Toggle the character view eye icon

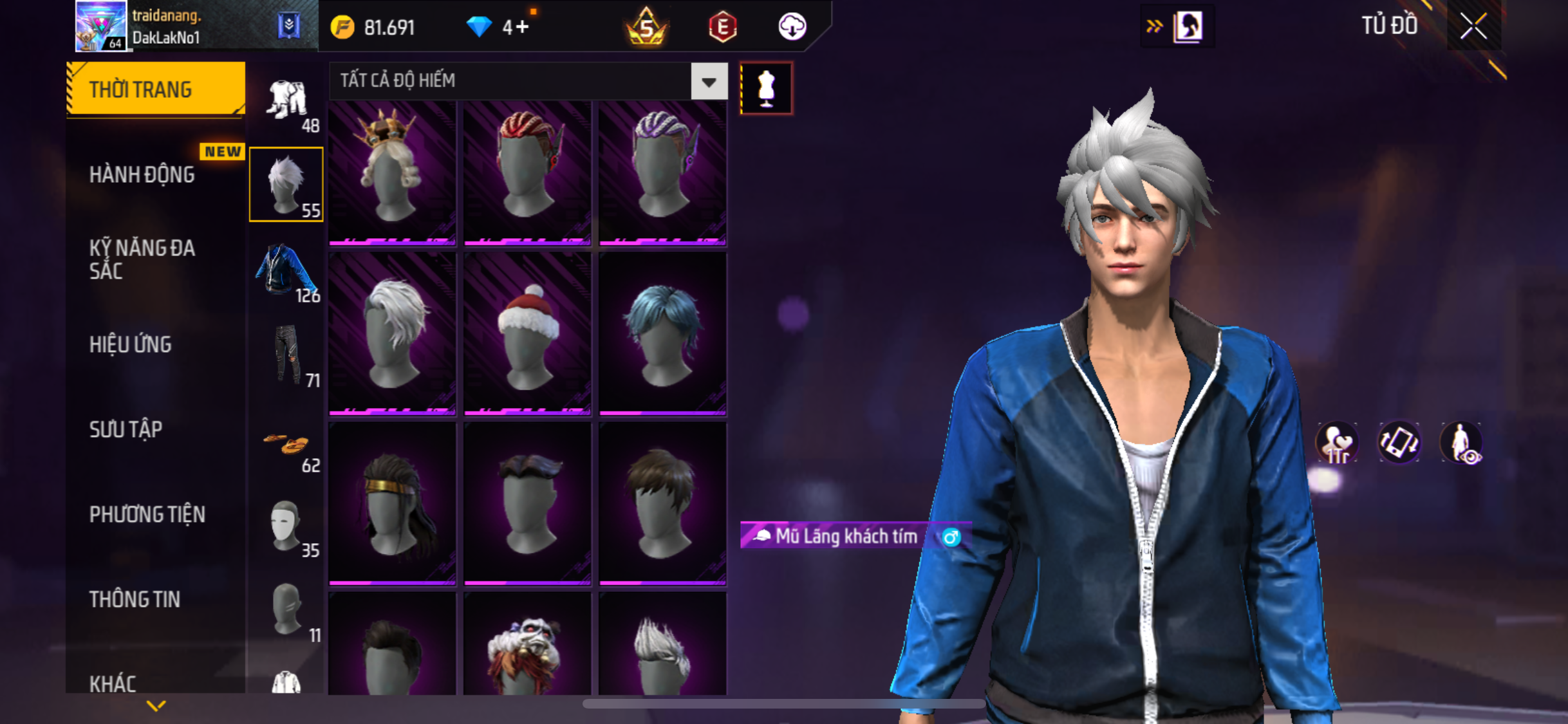(1462, 443)
